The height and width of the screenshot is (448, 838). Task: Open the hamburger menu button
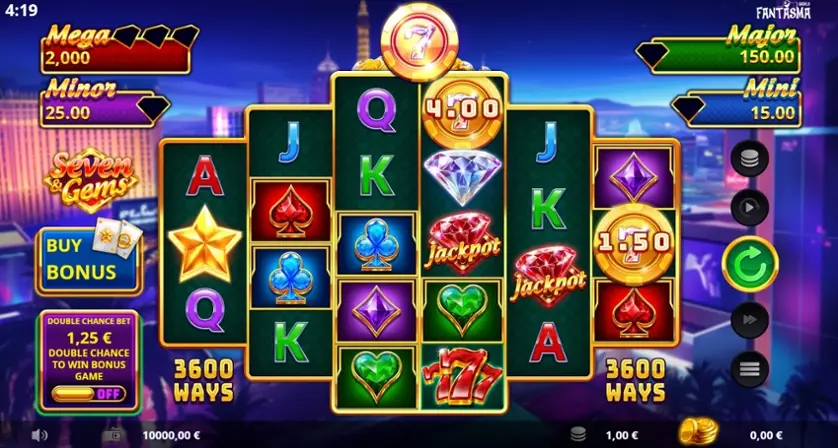click(750, 370)
